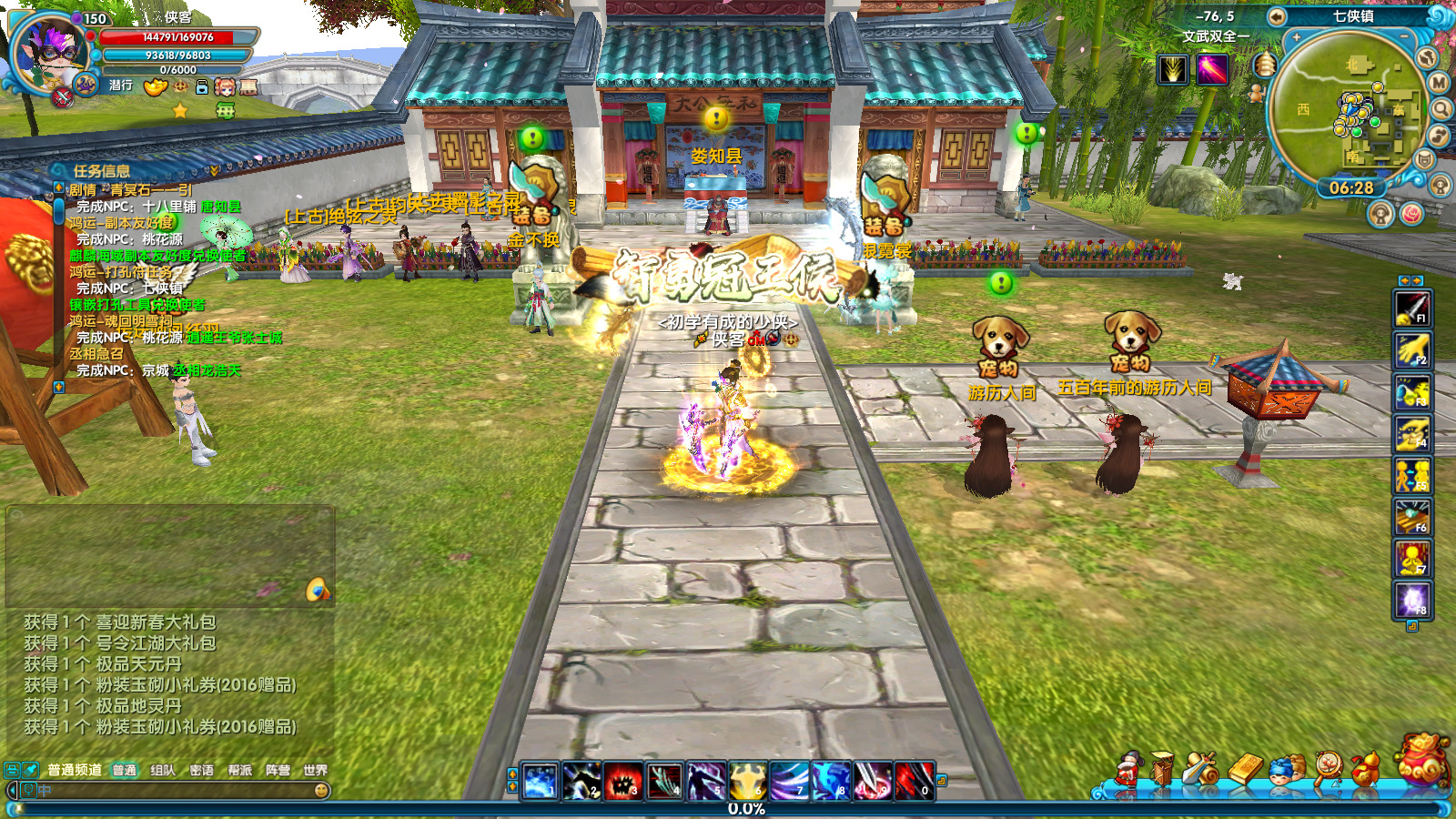
Task: Zoom out the minimap with minus button
Action: [1404, 37]
